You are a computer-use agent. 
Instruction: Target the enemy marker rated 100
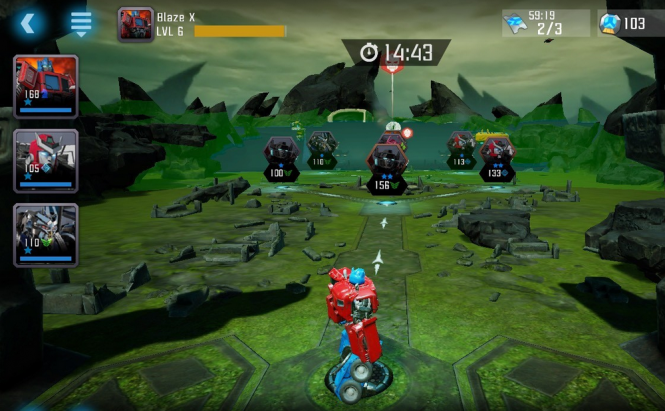point(280,155)
